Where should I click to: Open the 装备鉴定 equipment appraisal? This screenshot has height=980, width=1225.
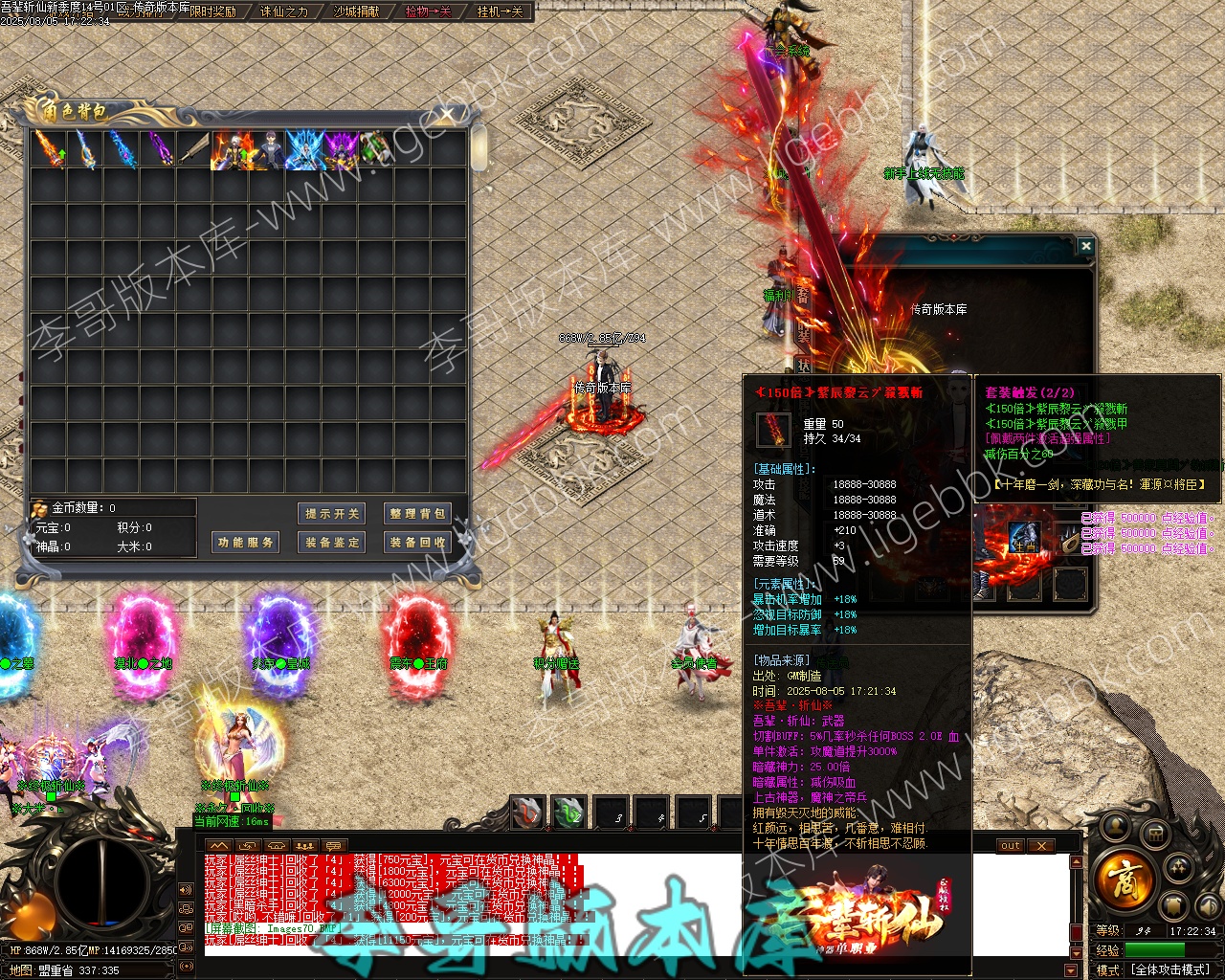332,543
